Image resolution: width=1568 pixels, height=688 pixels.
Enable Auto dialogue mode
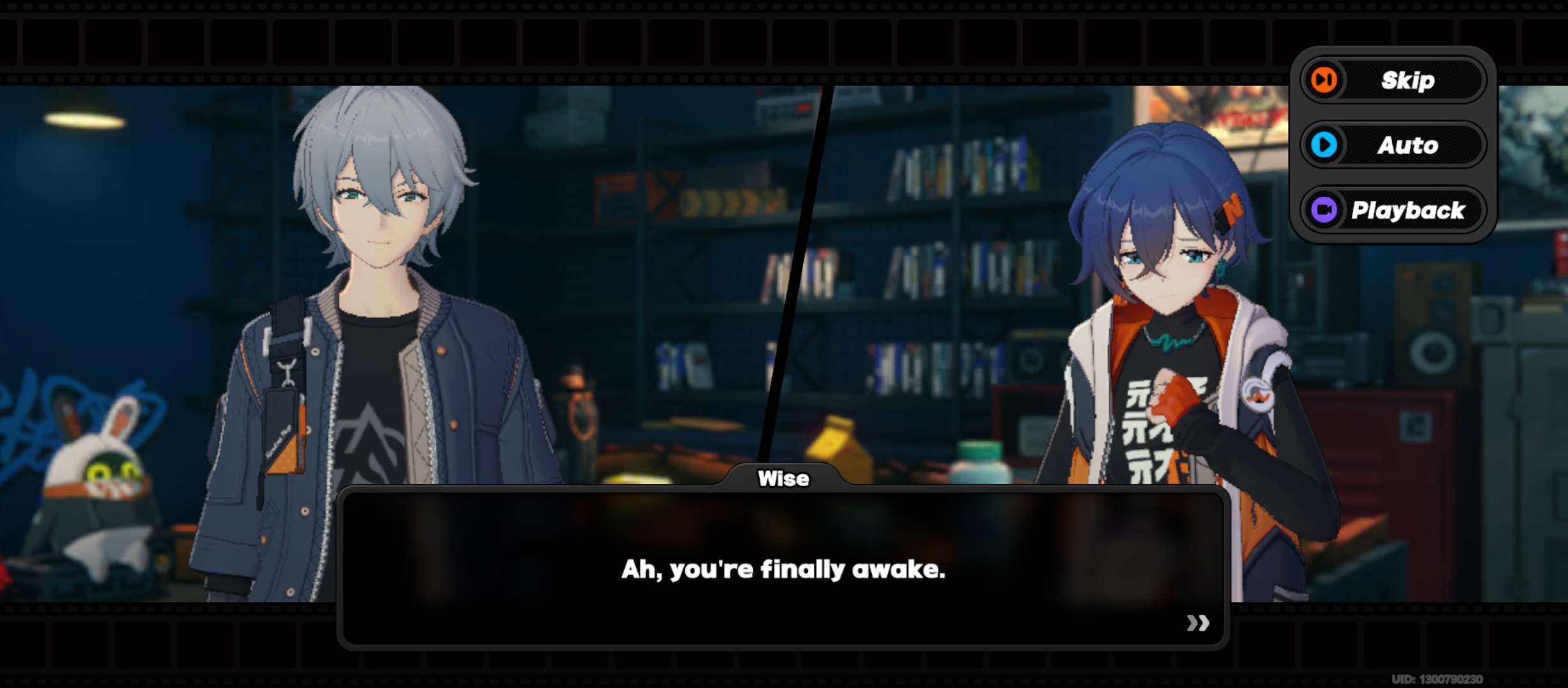[x=1393, y=145]
